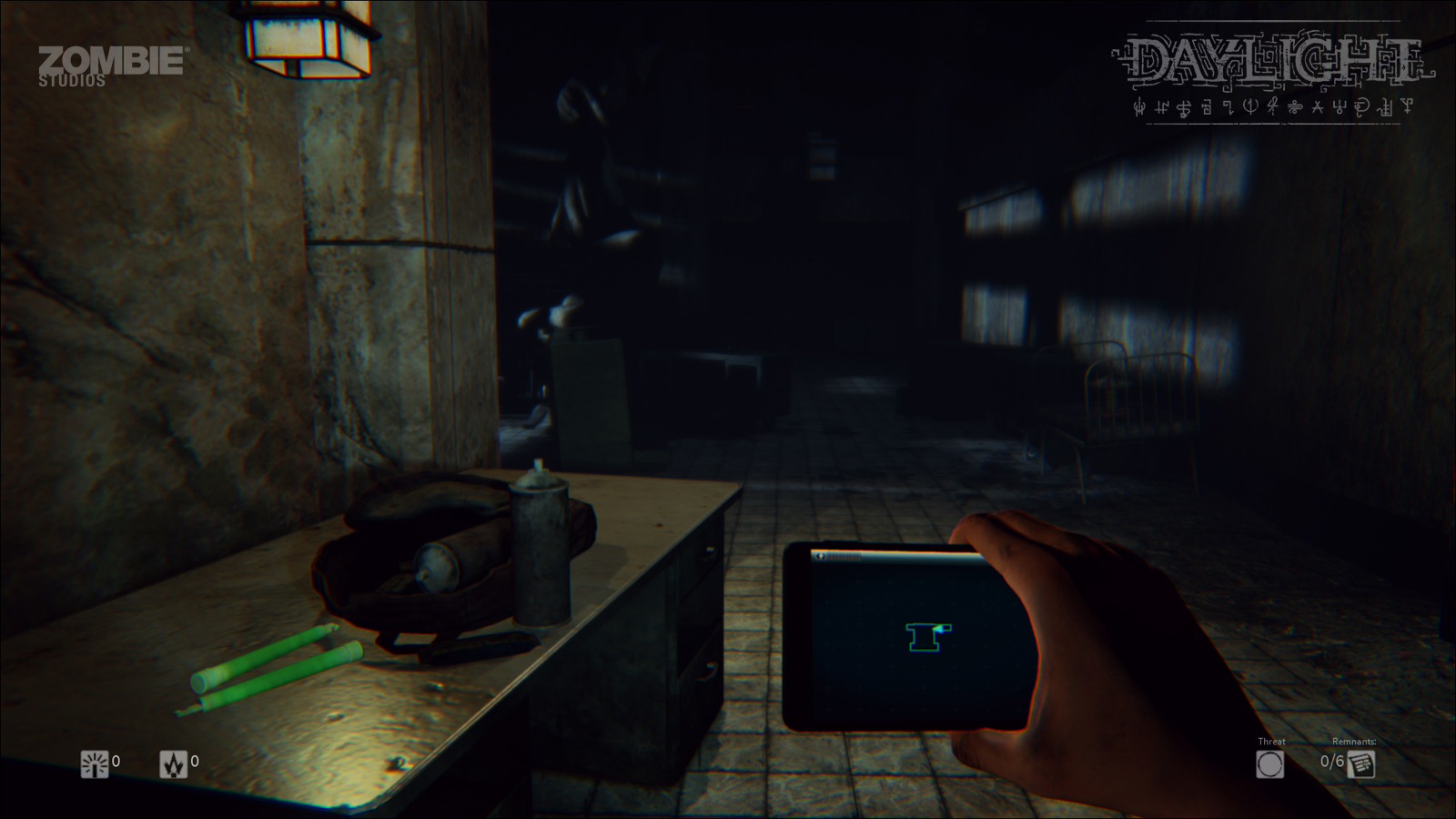The image size is (1456, 819).
Task: Click the flare count icon
Action: coord(172,765)
